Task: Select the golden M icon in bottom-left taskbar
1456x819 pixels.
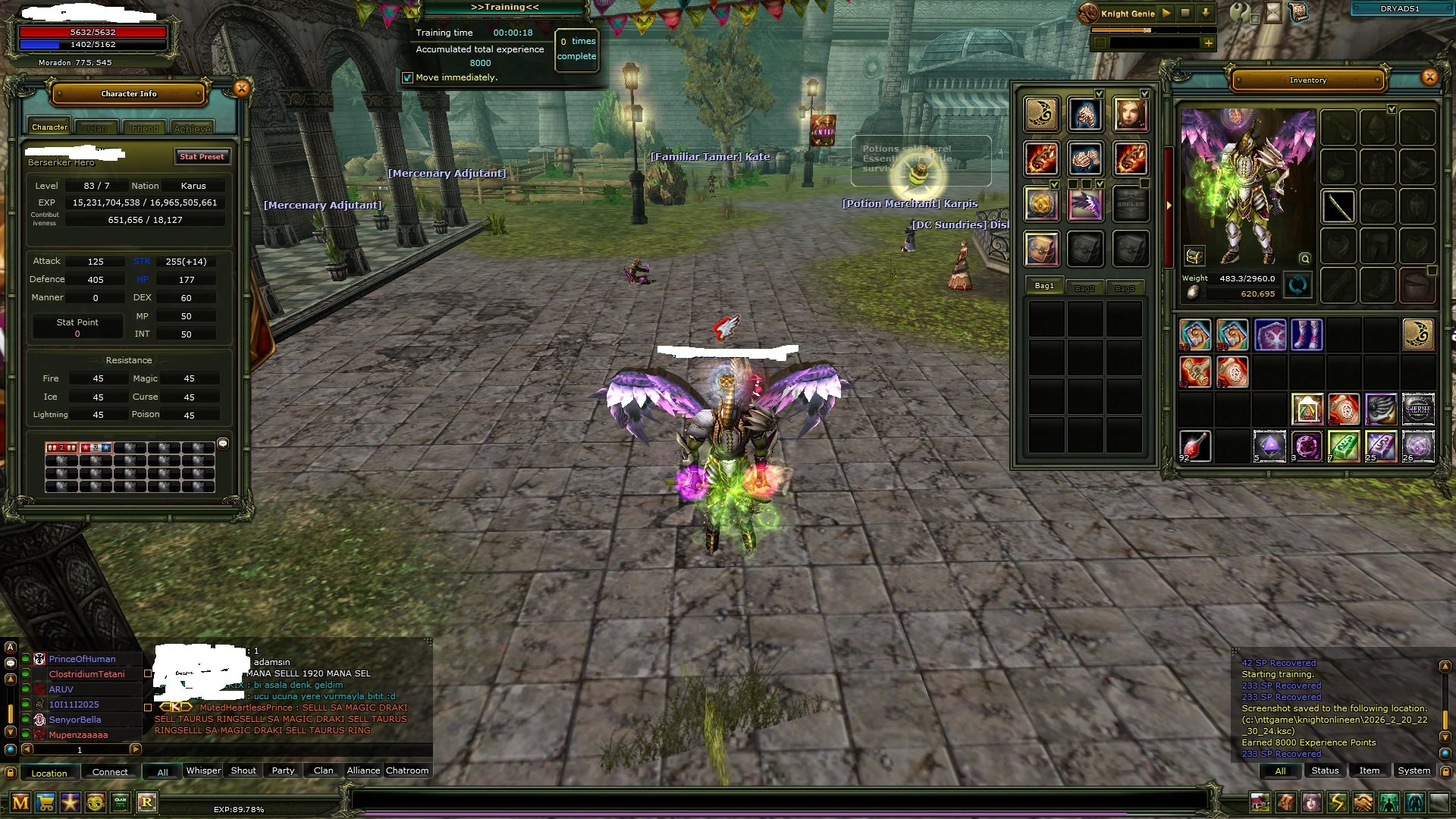Action: coord(20,802)
